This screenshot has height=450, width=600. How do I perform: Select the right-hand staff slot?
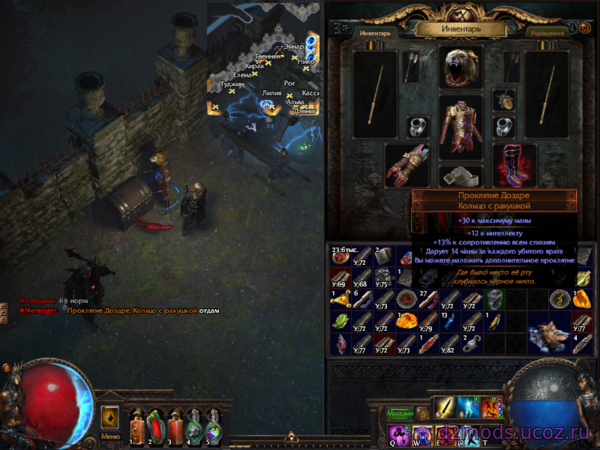click(545, 94)
